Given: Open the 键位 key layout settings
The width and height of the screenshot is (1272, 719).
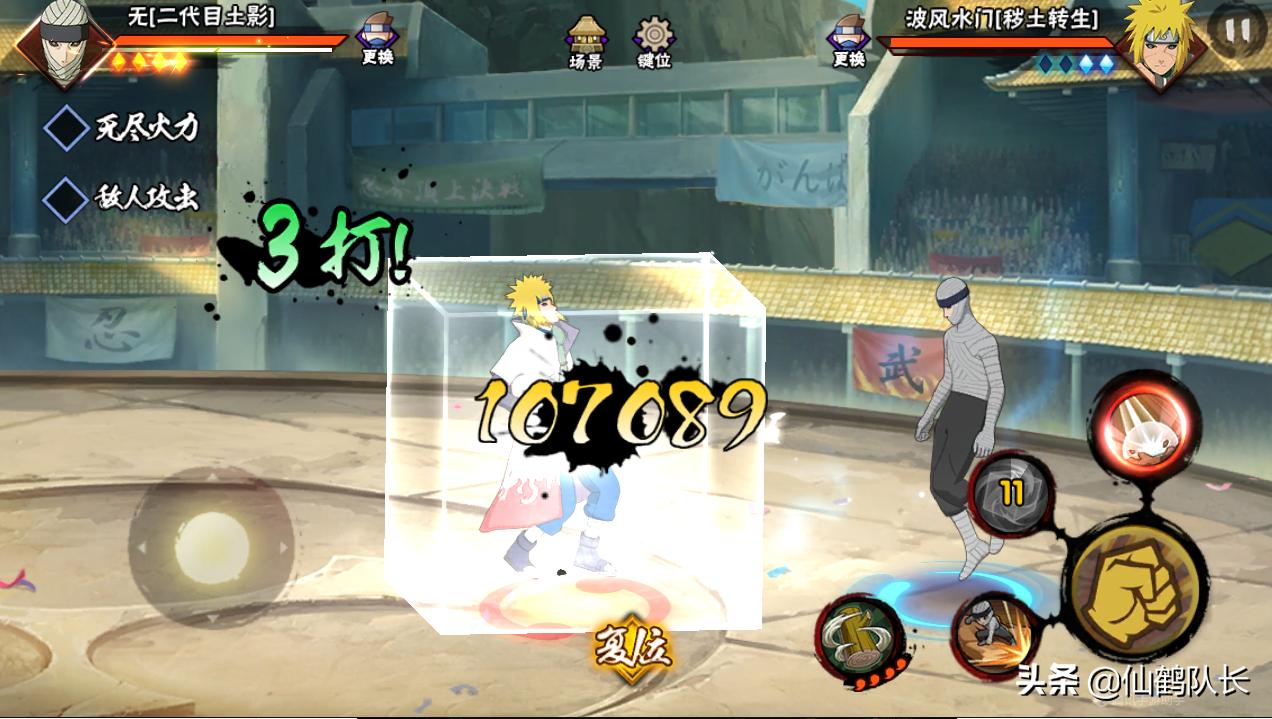Looking at the screenshot, I should pyautogui.click(x=654, y=40).
